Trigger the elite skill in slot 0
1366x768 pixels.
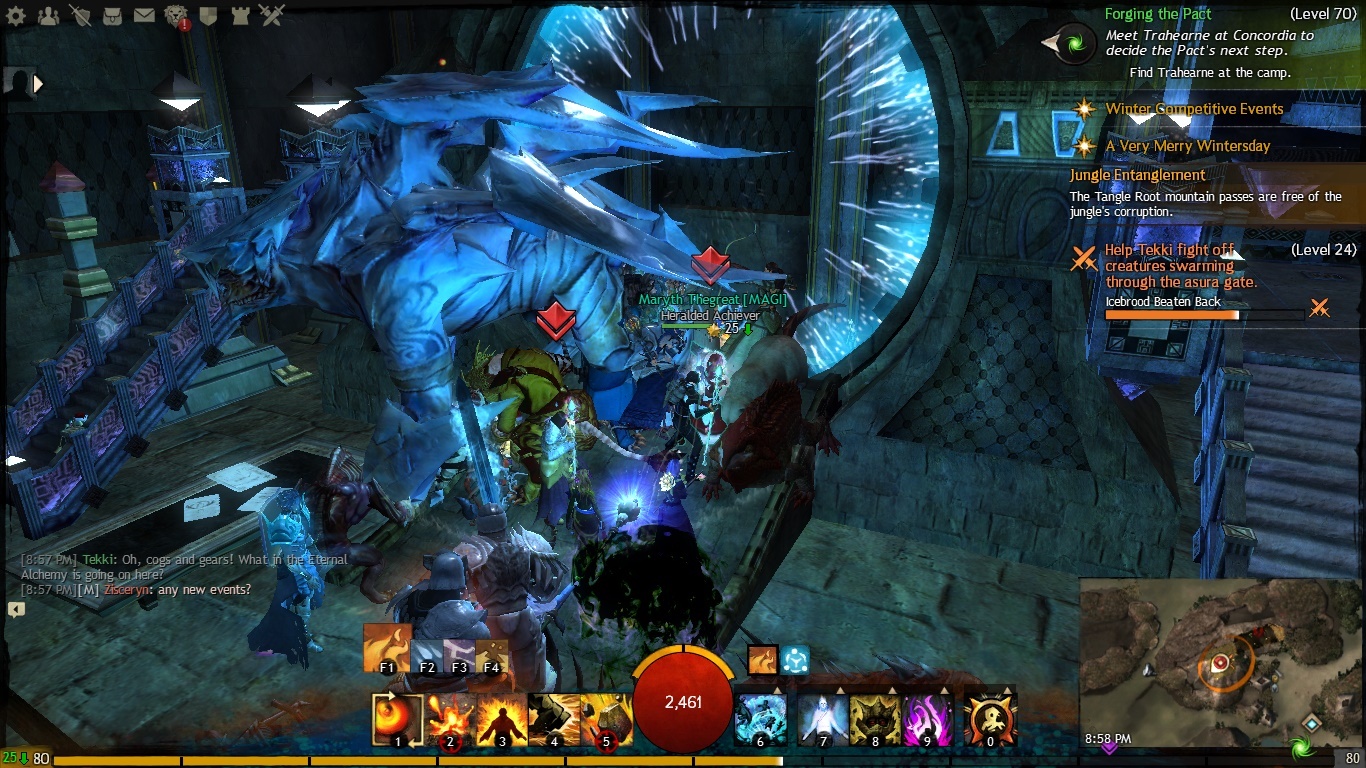[990, 720]
